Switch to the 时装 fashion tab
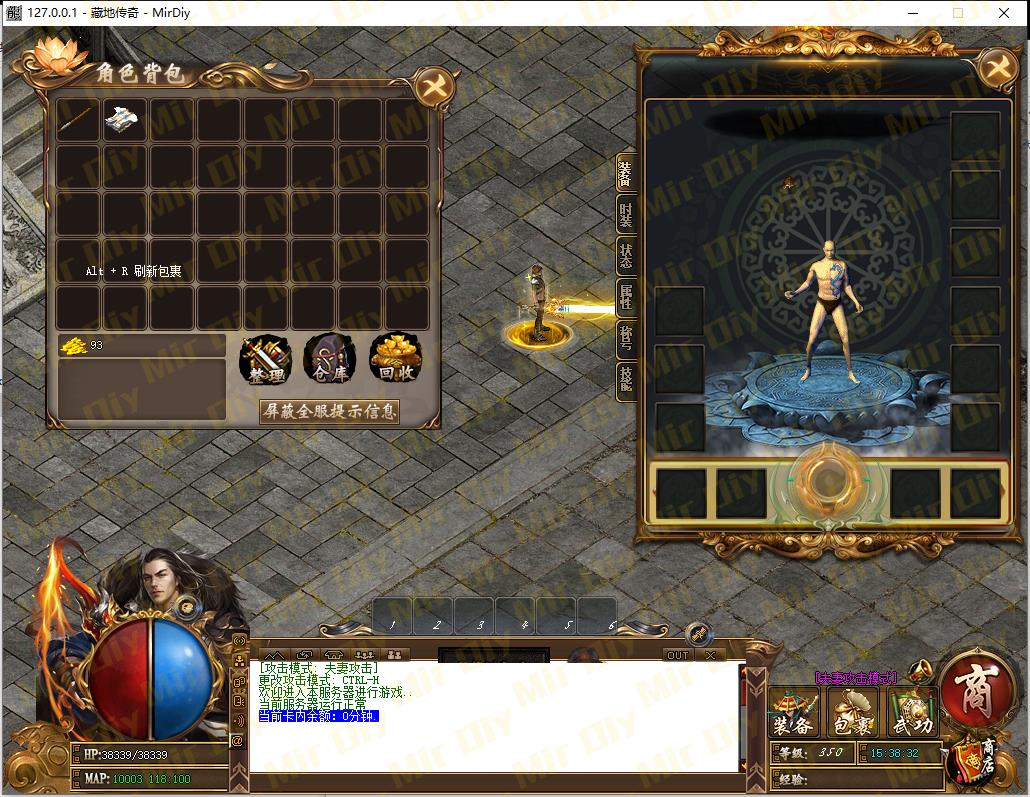 (x=626, y=214)
